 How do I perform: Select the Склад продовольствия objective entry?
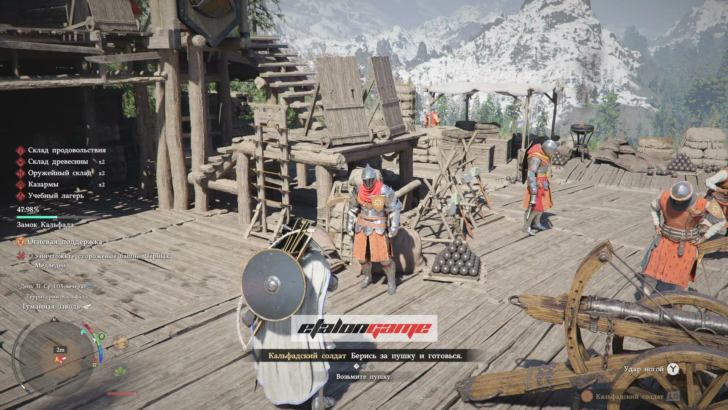(x=62, y=150)
